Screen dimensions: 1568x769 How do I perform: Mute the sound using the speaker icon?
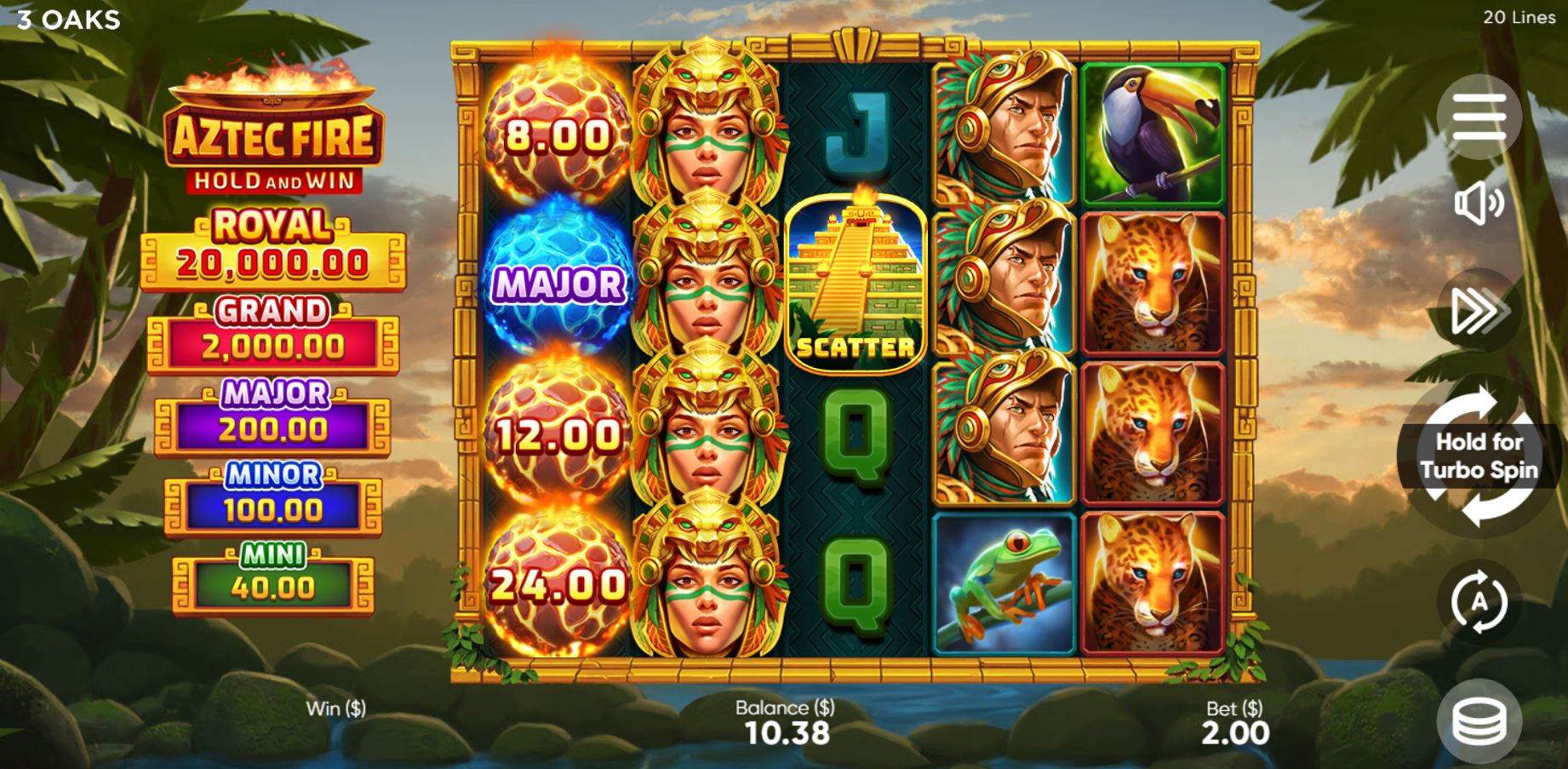pyautogui.click(x=1479, y=203)
